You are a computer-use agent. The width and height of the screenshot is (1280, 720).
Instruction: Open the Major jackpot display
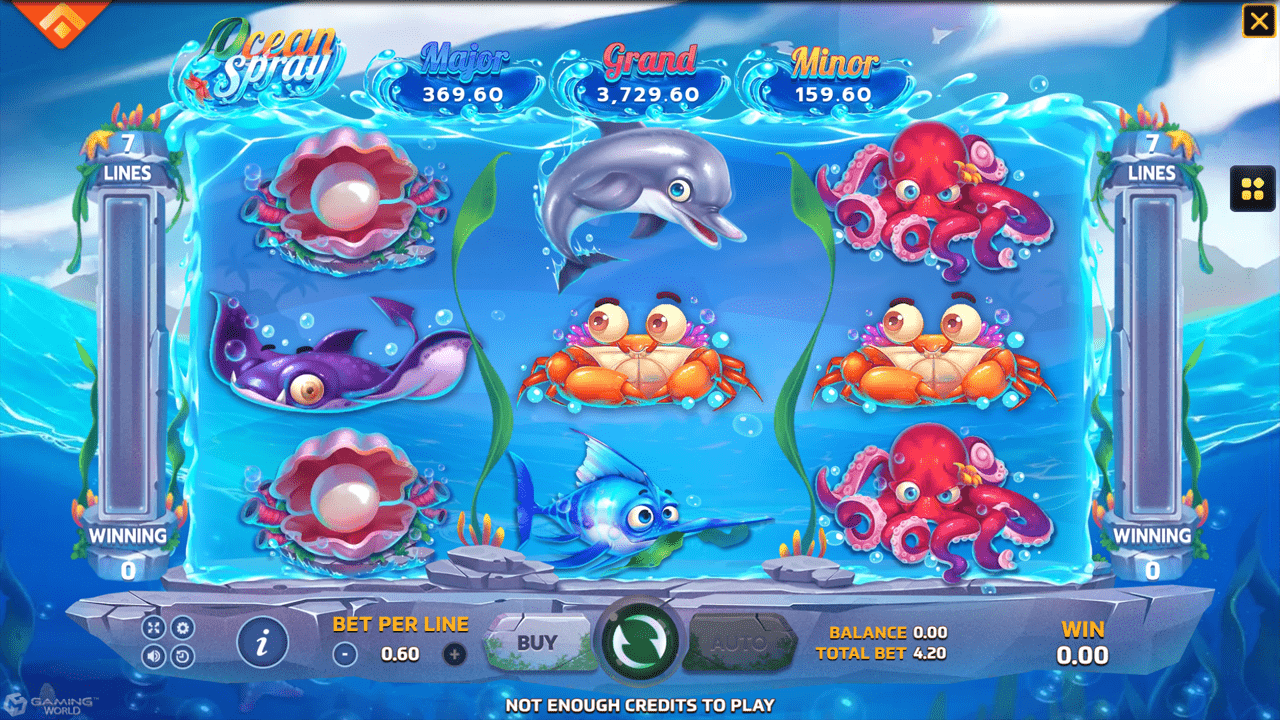[x=465, y=75]
